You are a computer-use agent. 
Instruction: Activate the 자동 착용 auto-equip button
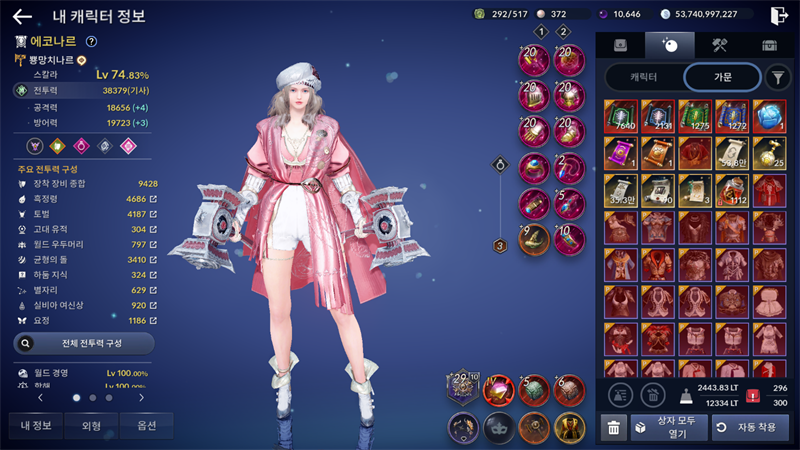pos(750,428)
